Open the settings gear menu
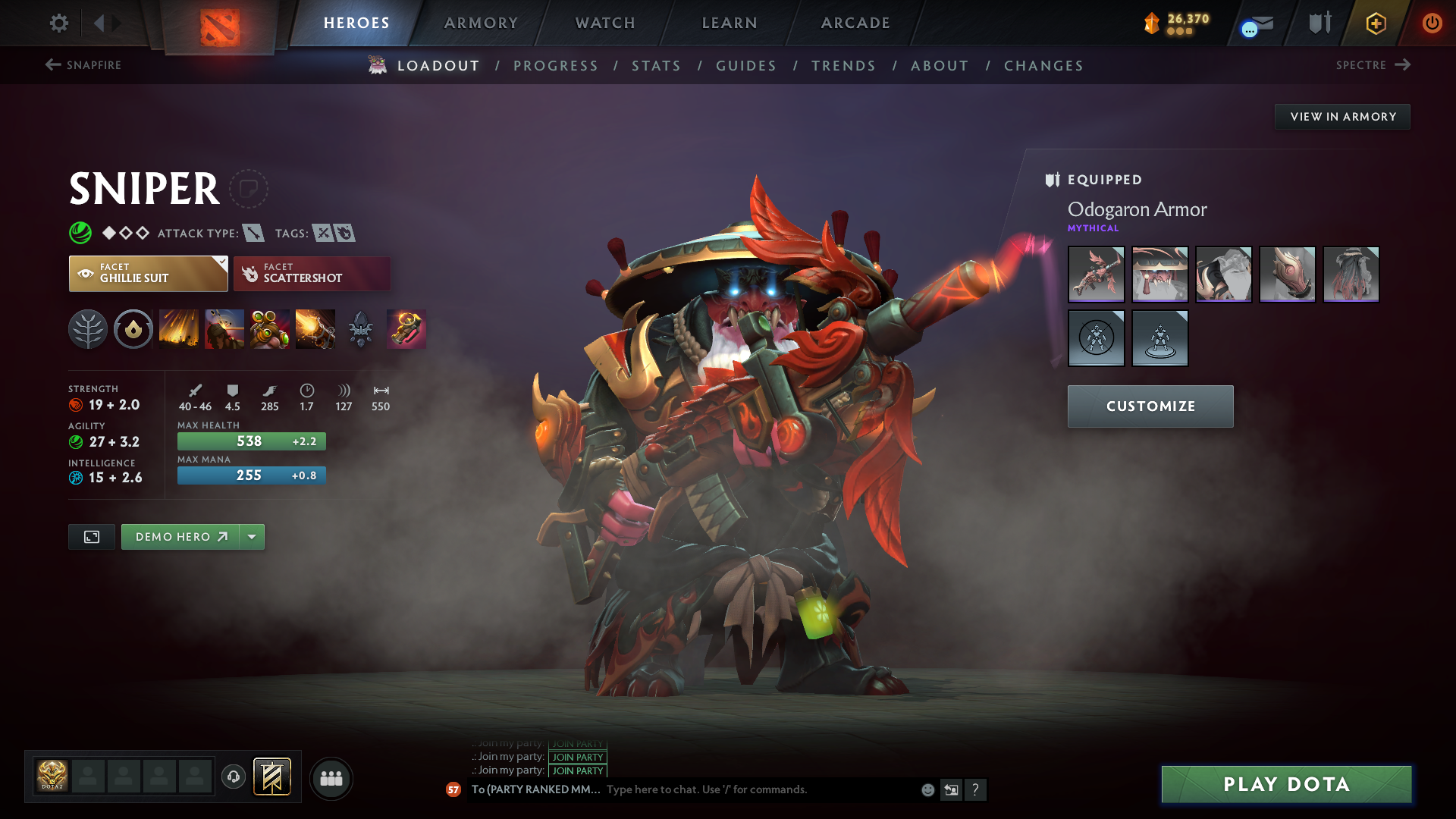 [58, 24]
